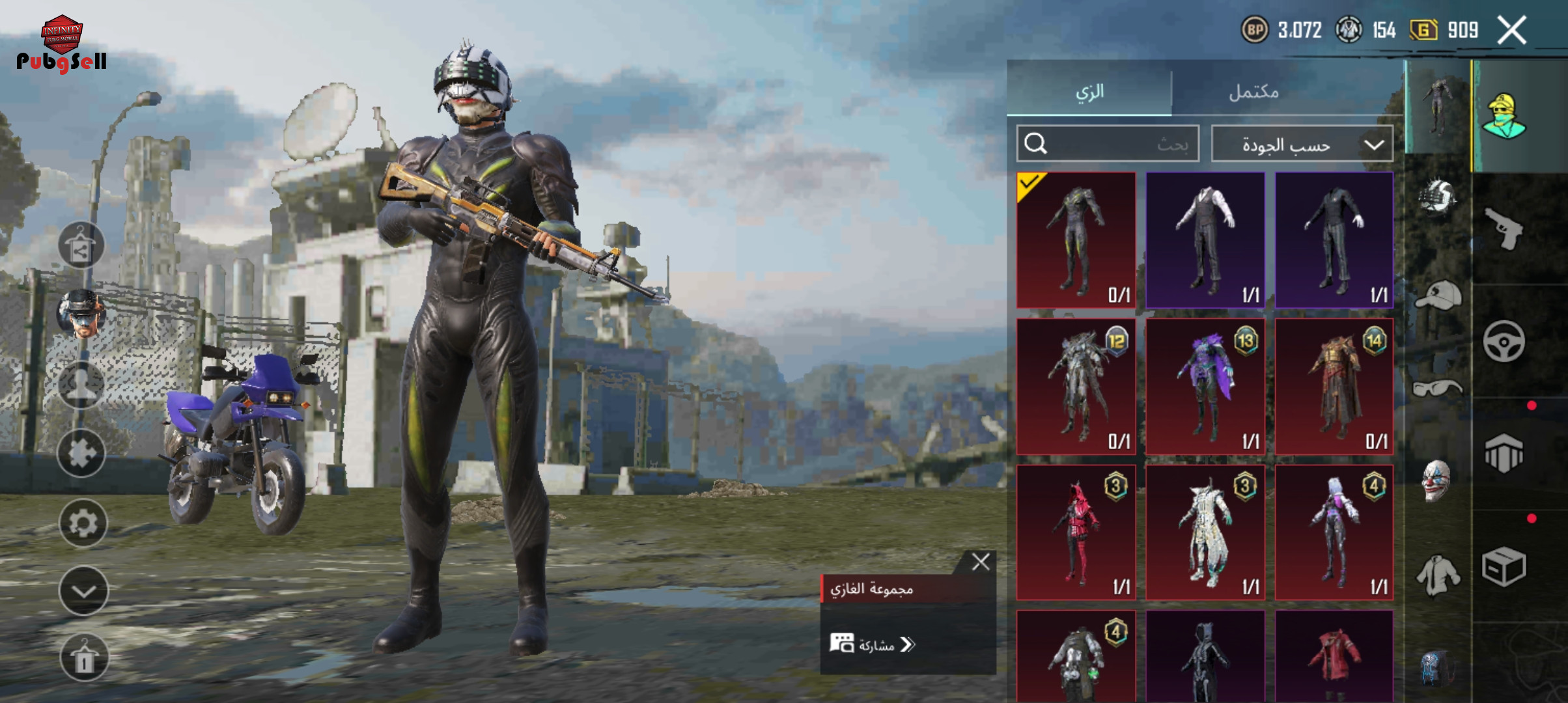Close the inventory screen with the top X

click(1511, 30)
